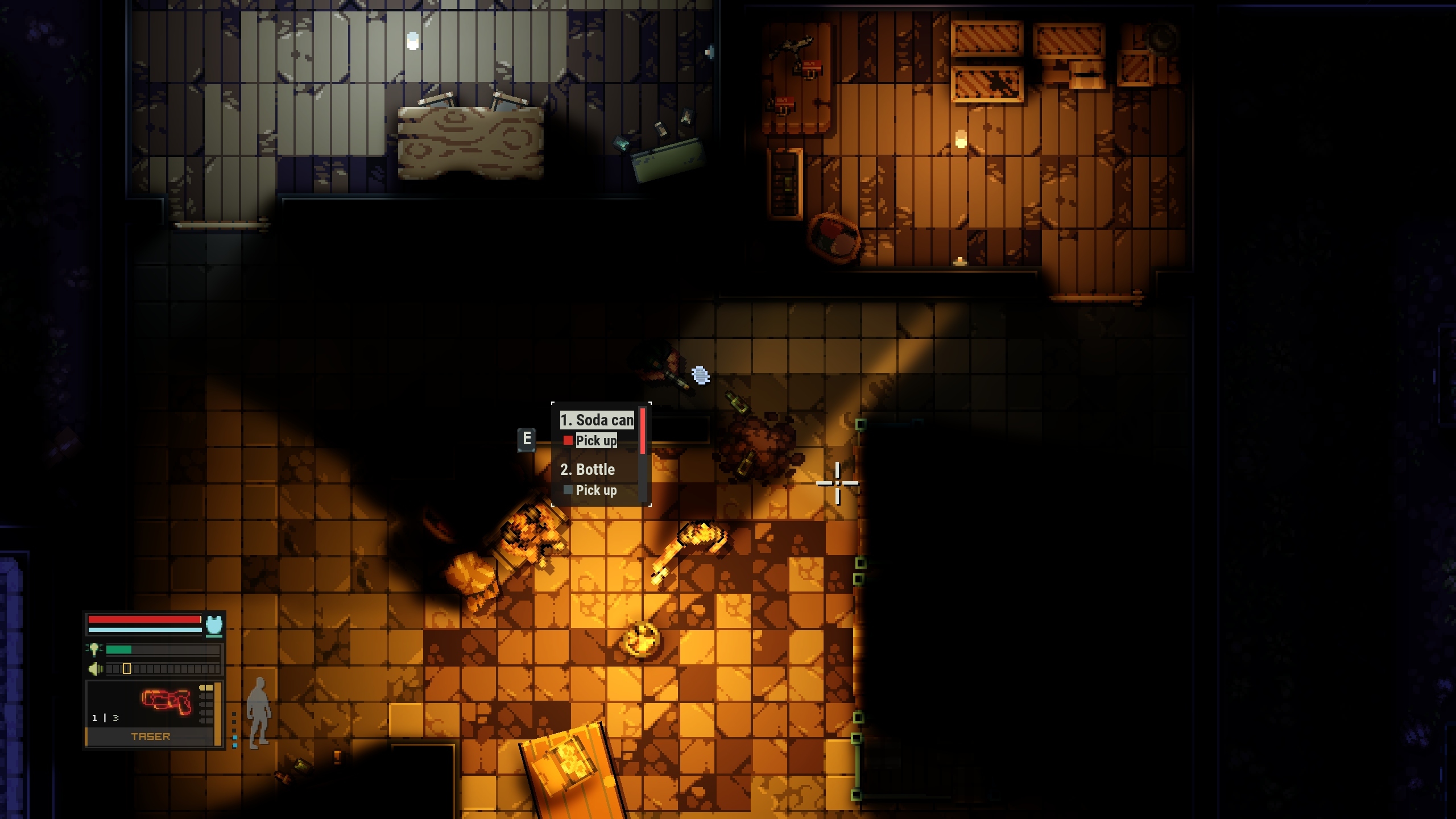Click the lightbulb visibility meter icon

point(94,650)
